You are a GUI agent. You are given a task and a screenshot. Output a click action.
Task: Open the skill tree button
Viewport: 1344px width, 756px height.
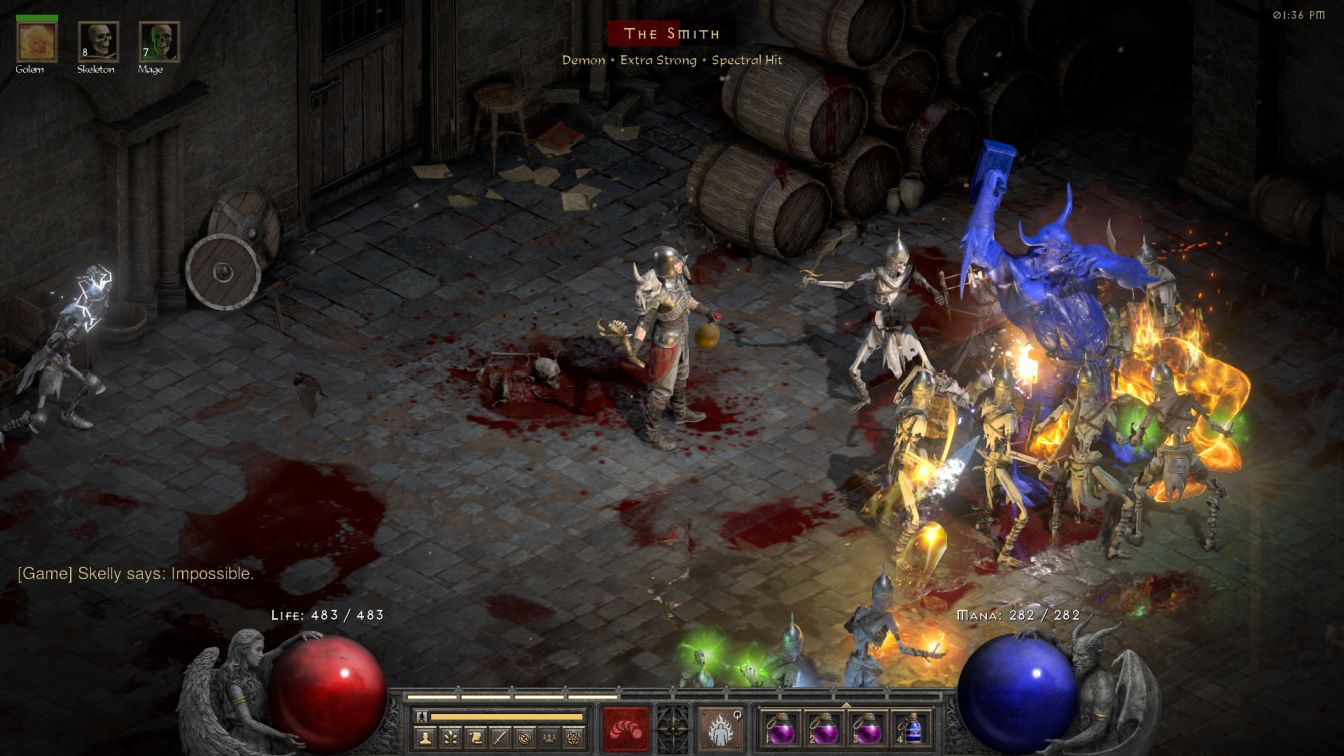pyautogui.click(x=451, y=738)
